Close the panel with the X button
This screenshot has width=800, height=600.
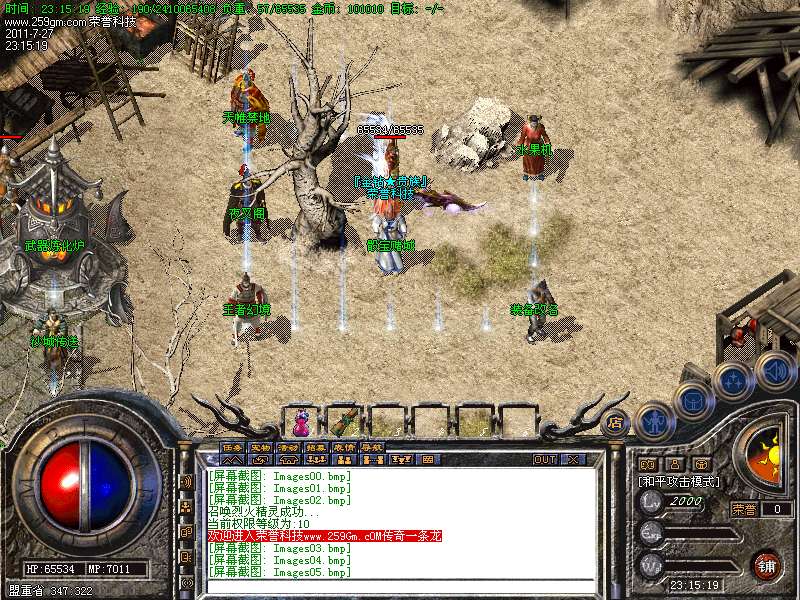[573, 460]
